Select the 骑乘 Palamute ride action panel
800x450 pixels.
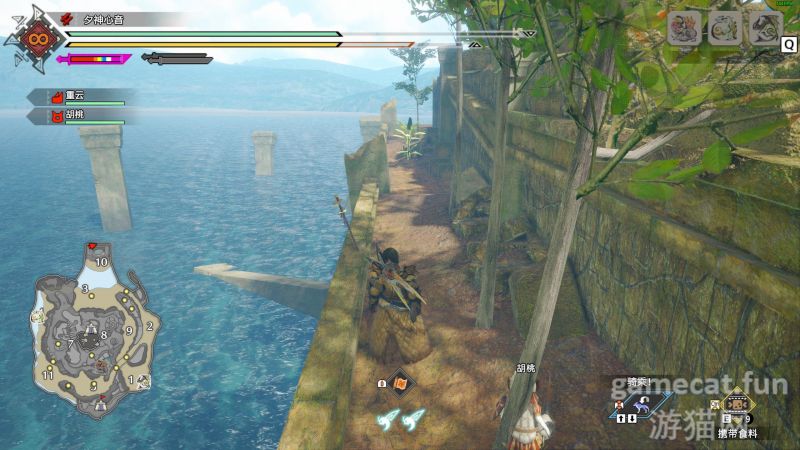641,400
